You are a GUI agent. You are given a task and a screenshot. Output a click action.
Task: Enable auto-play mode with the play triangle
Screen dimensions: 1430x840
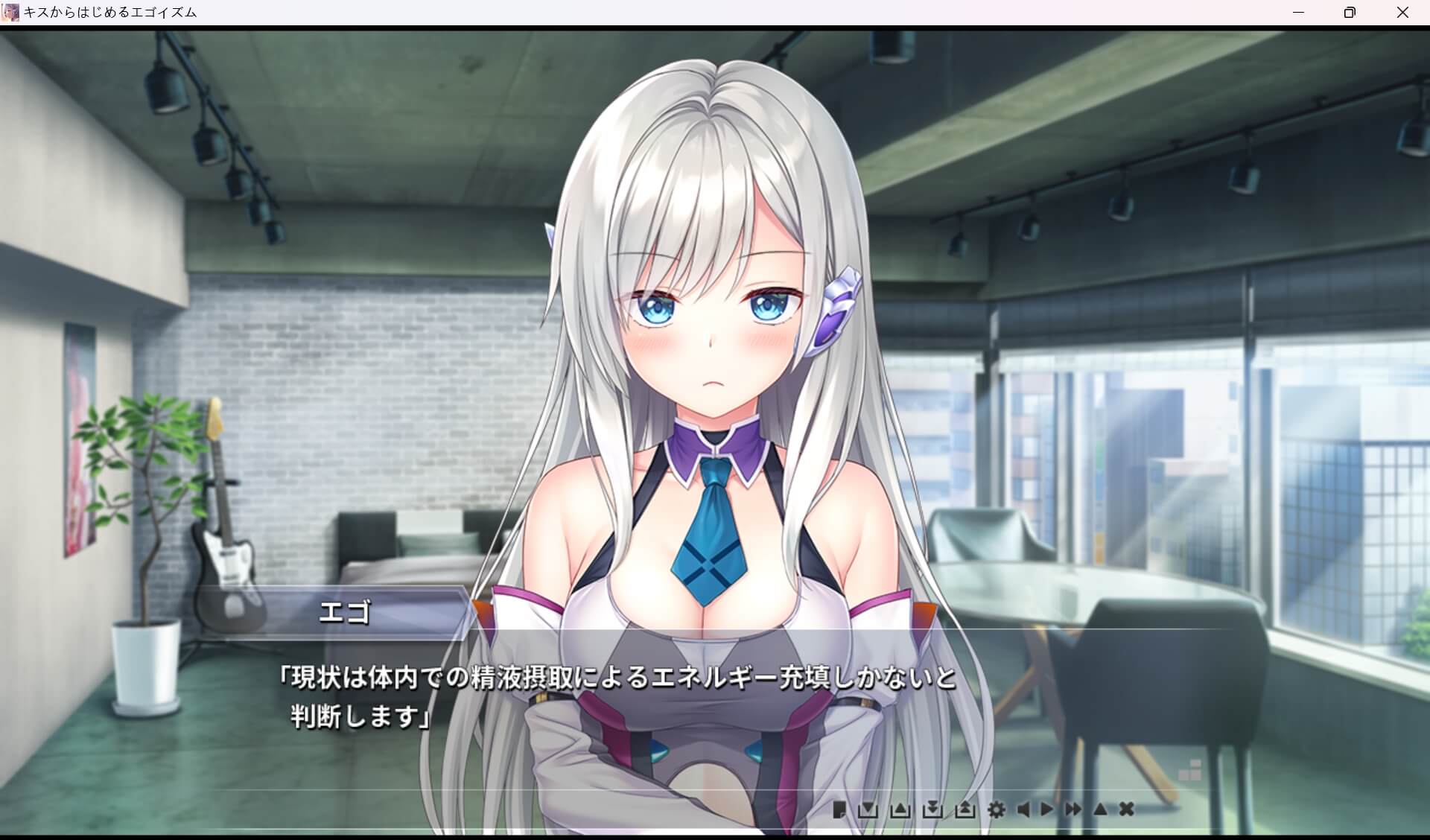[x=1048, y=811]
